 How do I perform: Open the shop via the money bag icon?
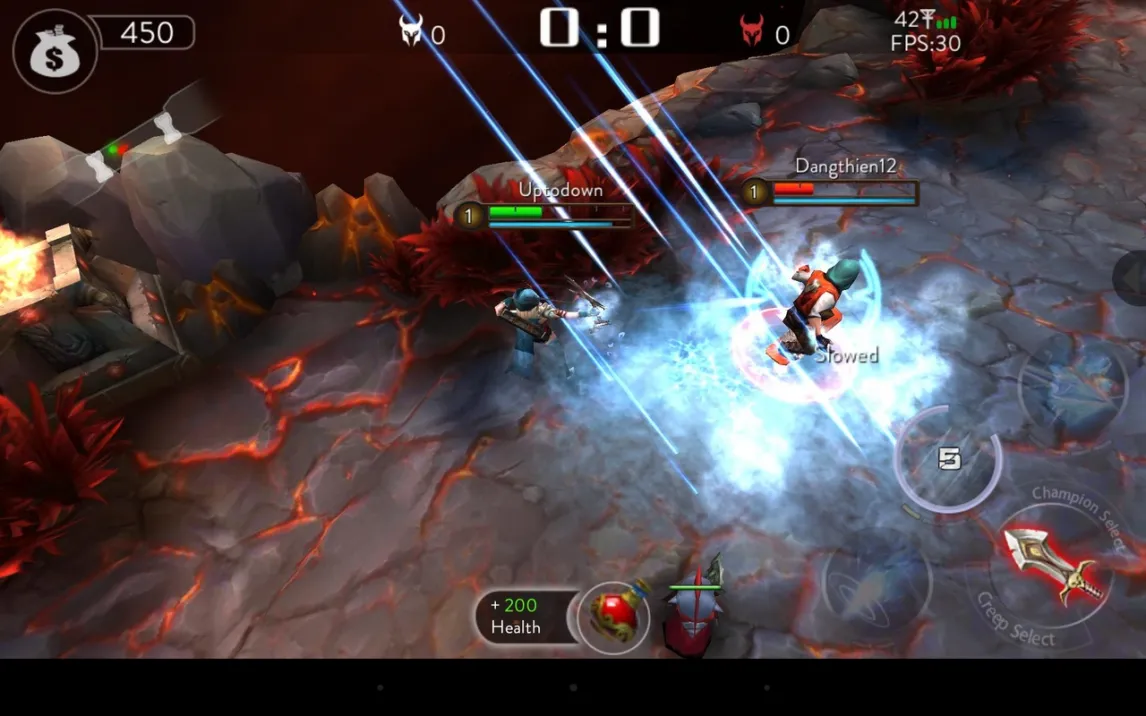[54, 51]
